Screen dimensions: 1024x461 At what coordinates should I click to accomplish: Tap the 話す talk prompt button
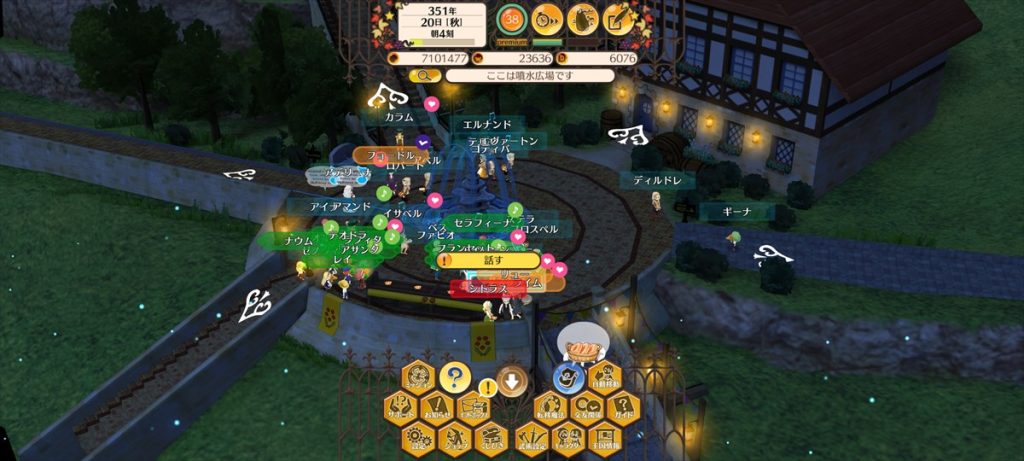[489, 260]
